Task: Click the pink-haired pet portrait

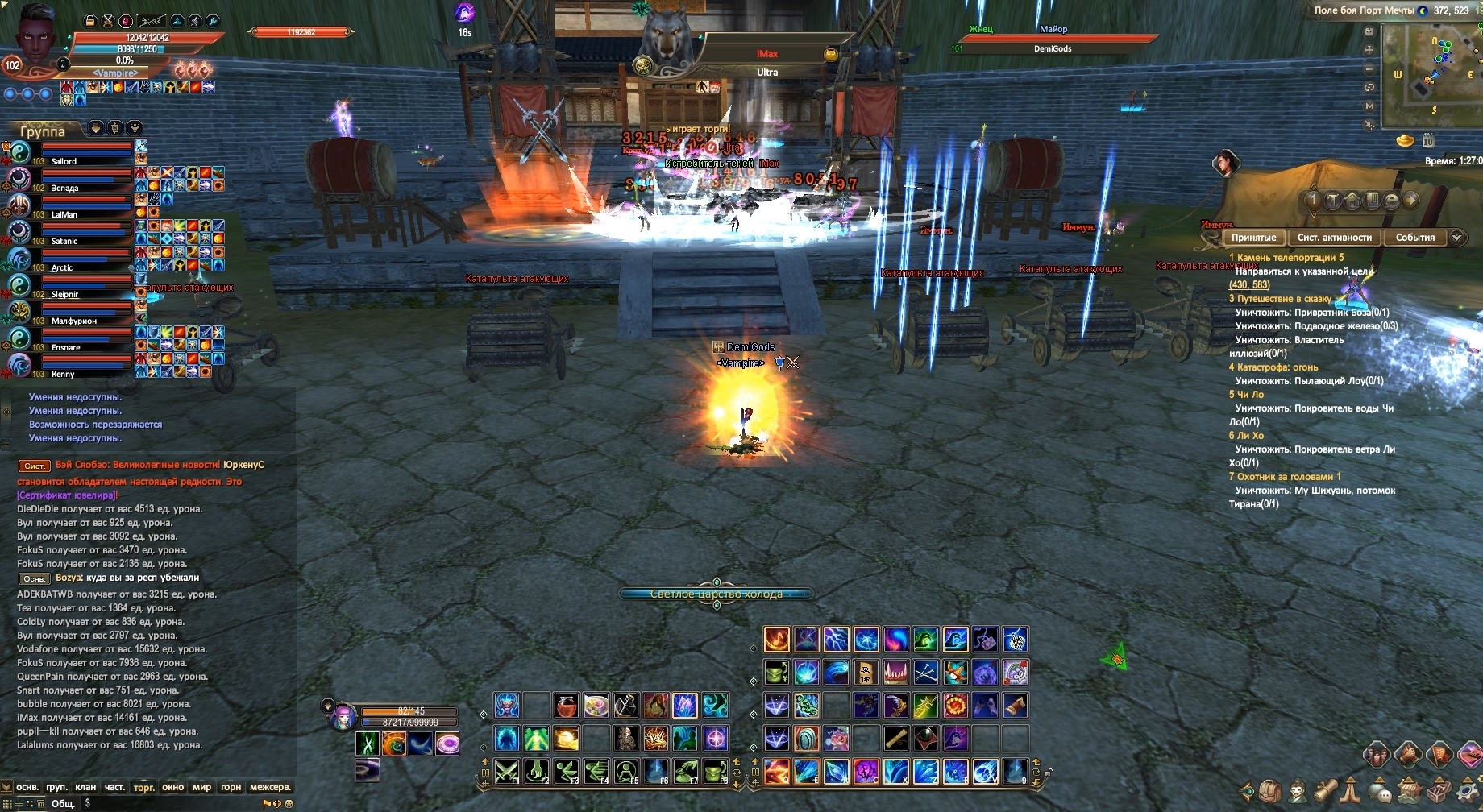Action: coord(342,714)
